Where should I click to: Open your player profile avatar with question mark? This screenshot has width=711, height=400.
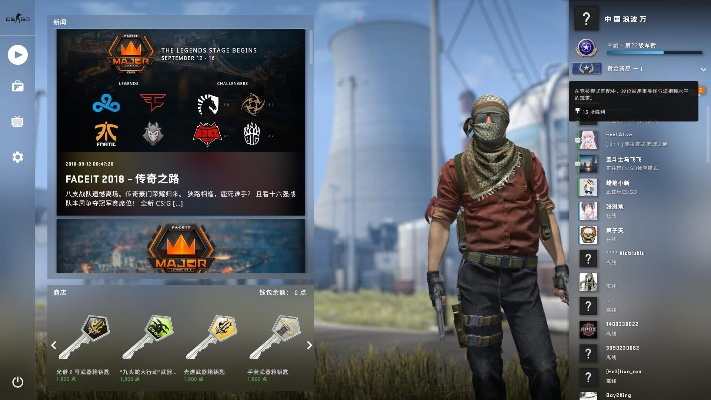(585, 19)
